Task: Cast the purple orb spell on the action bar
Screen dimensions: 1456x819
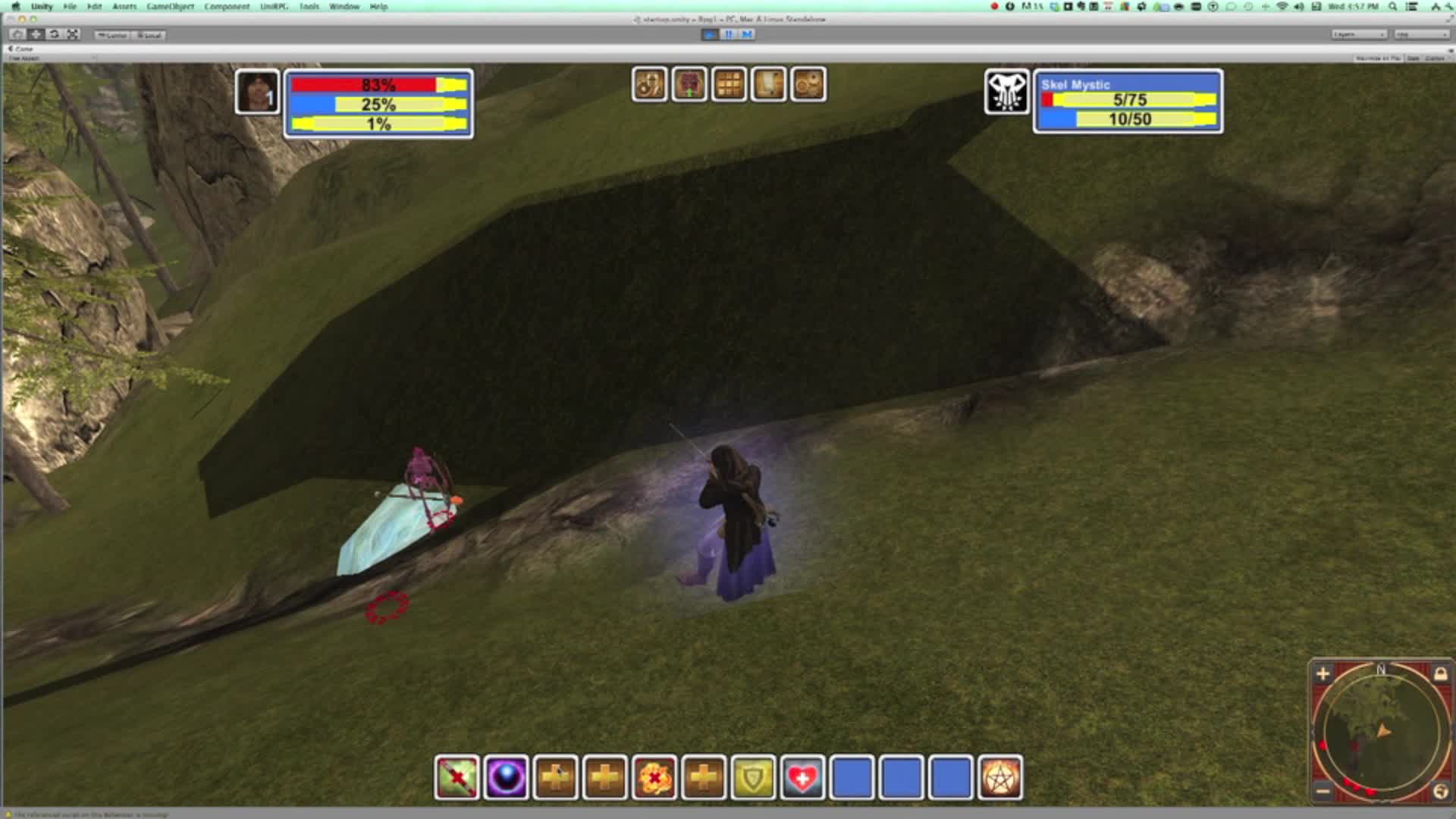Action: click(x=507, y=780)
